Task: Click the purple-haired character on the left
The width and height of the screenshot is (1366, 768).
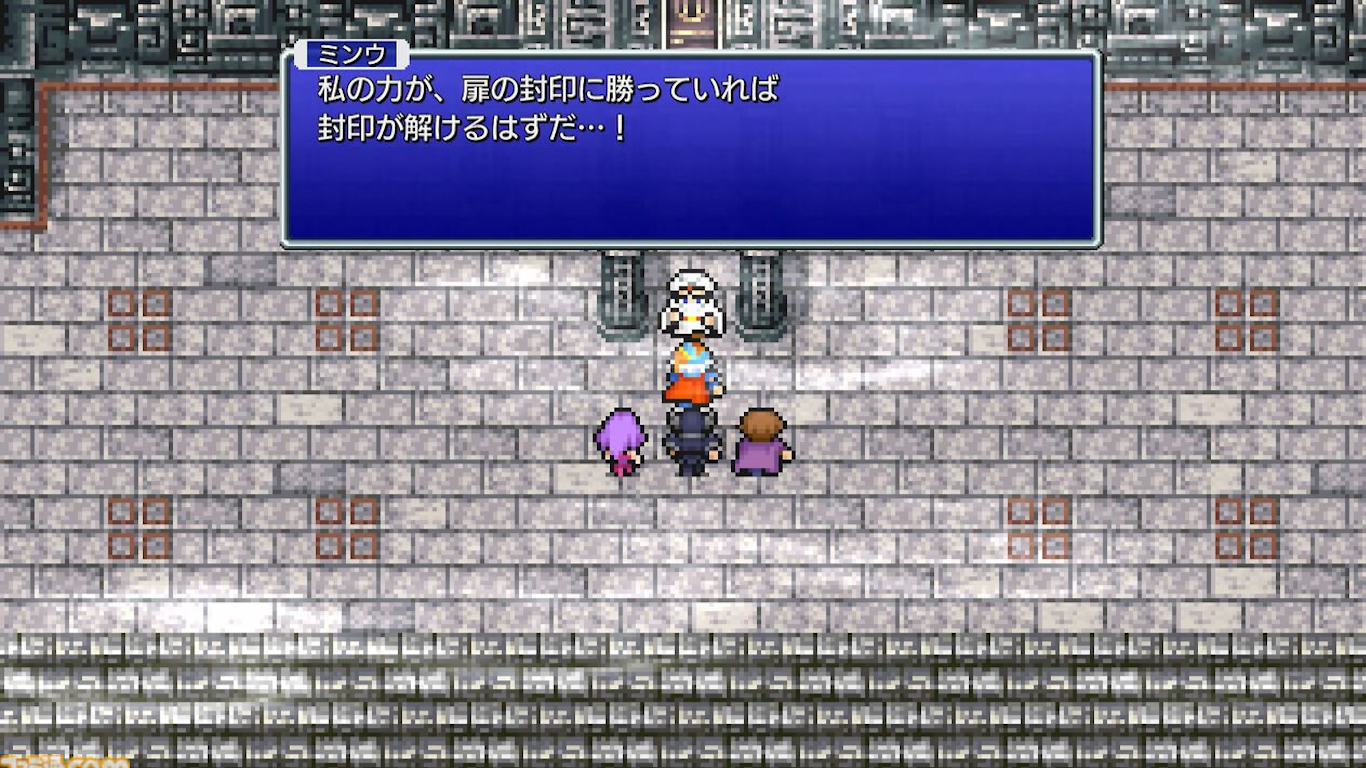Action: [x=622, y=440]
